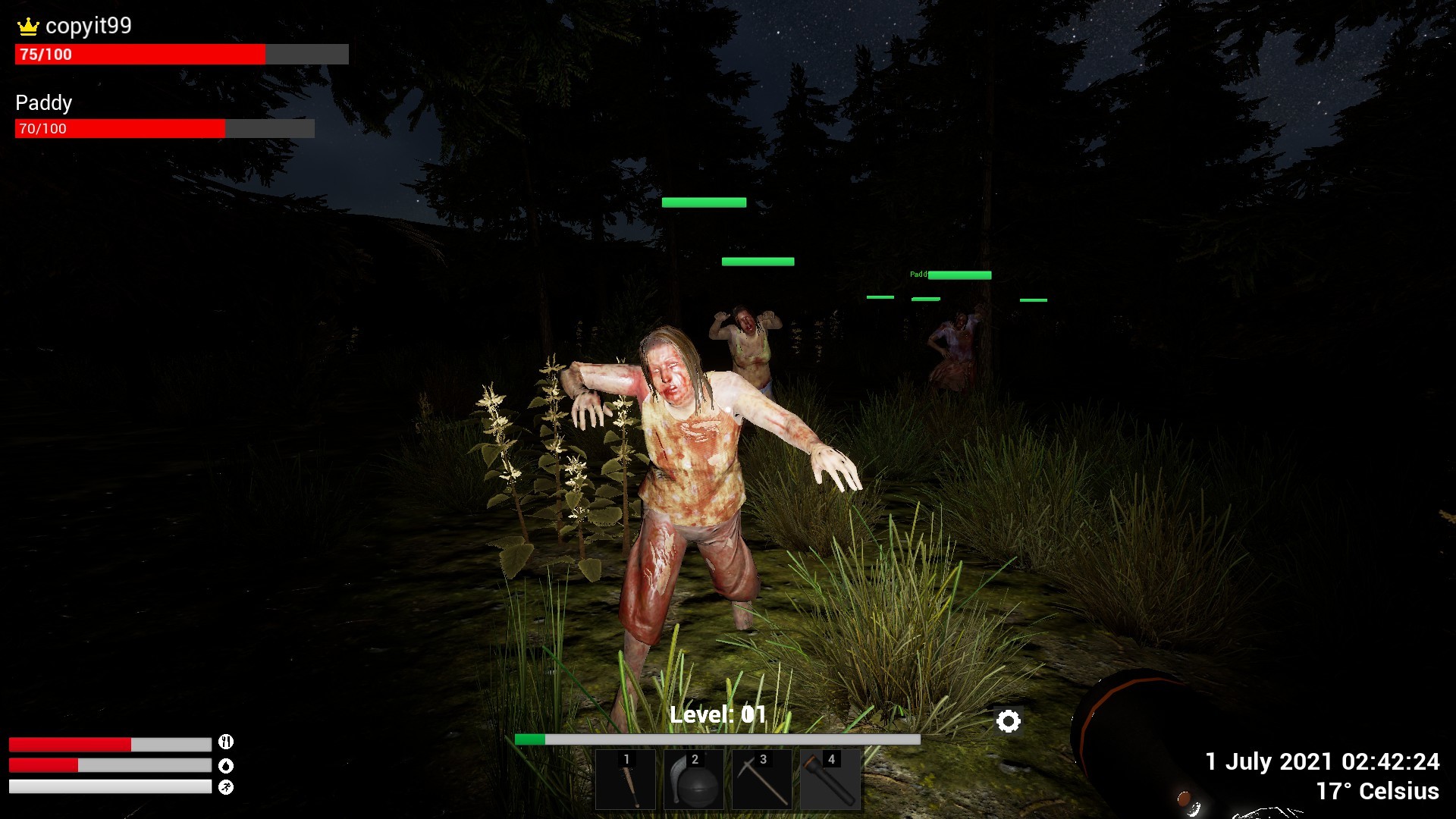Equip the flashlight in hotbar slot 4
The image size is (1456, 819).
pyautogui.click(x=832, y=781)
